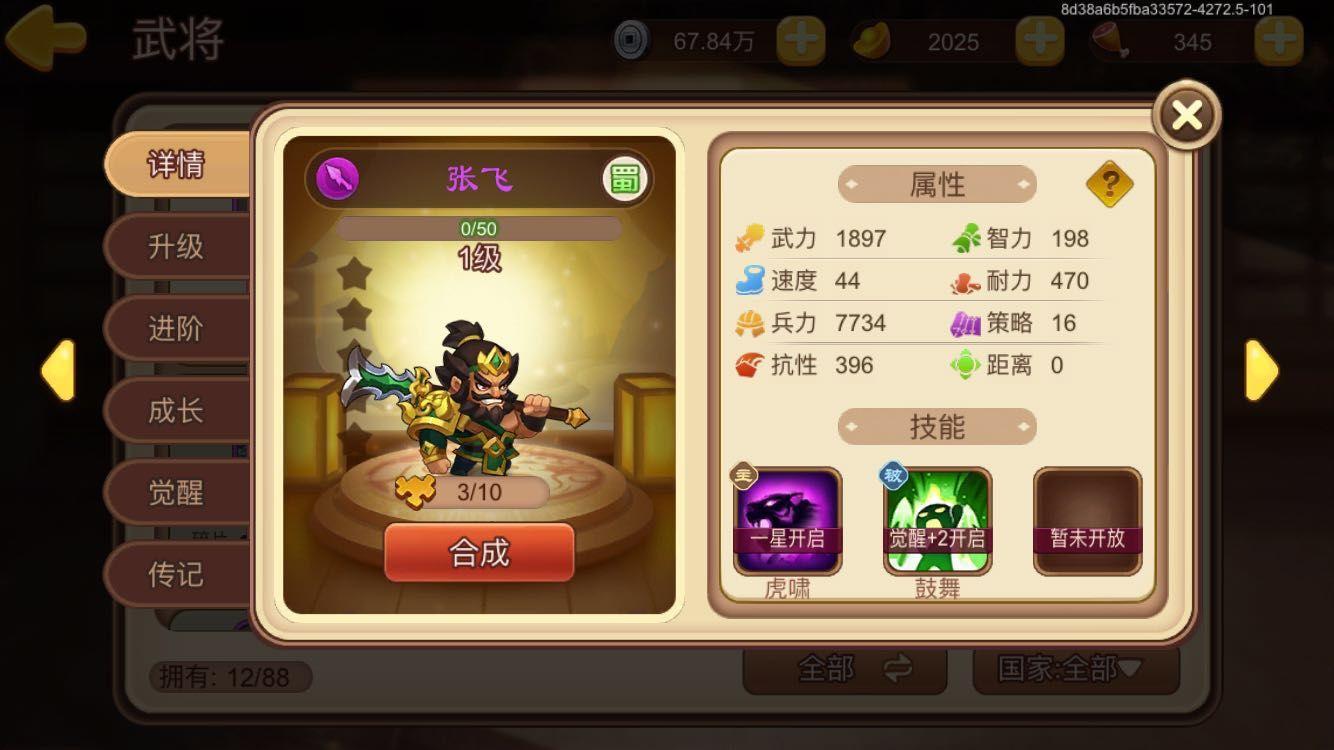Viewport: 1334px width, 750px height.
Task: Click the locked 暂未开放 skill slot
Action: 1086,520
